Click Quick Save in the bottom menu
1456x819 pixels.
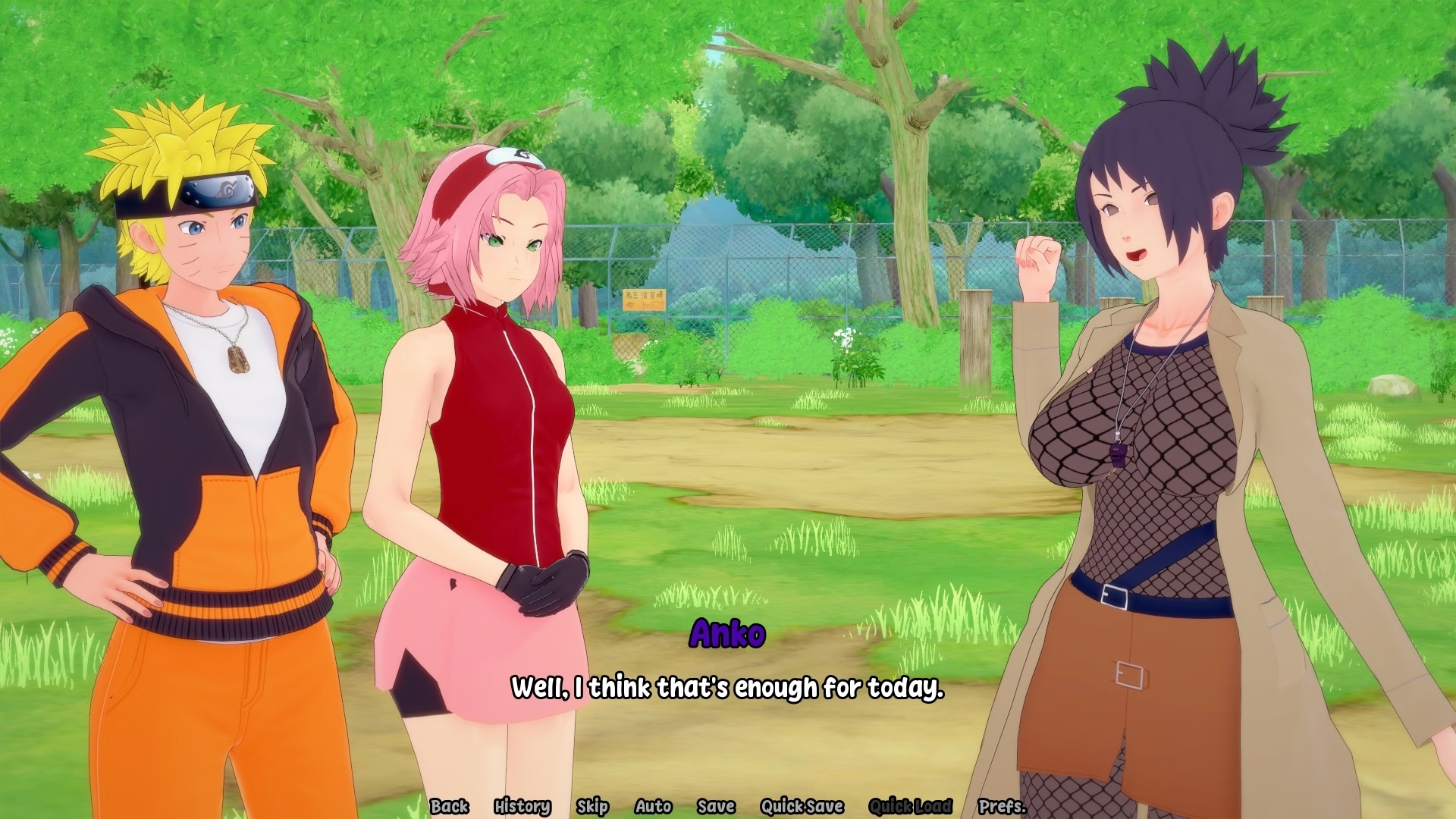click(x=802, y=806)
